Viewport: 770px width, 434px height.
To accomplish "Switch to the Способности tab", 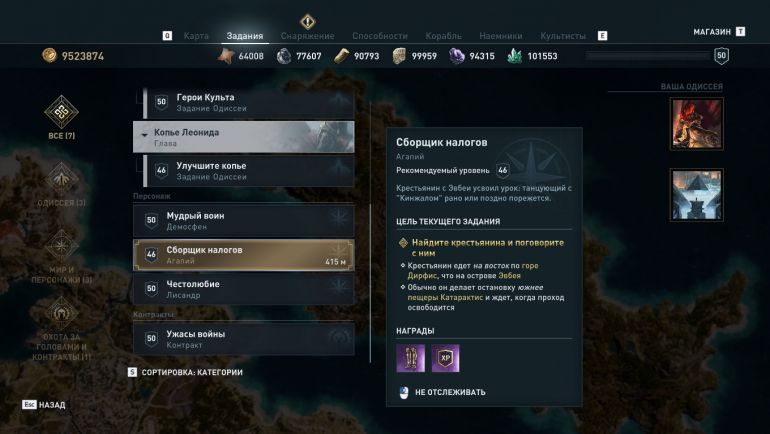I will (379, 36).
